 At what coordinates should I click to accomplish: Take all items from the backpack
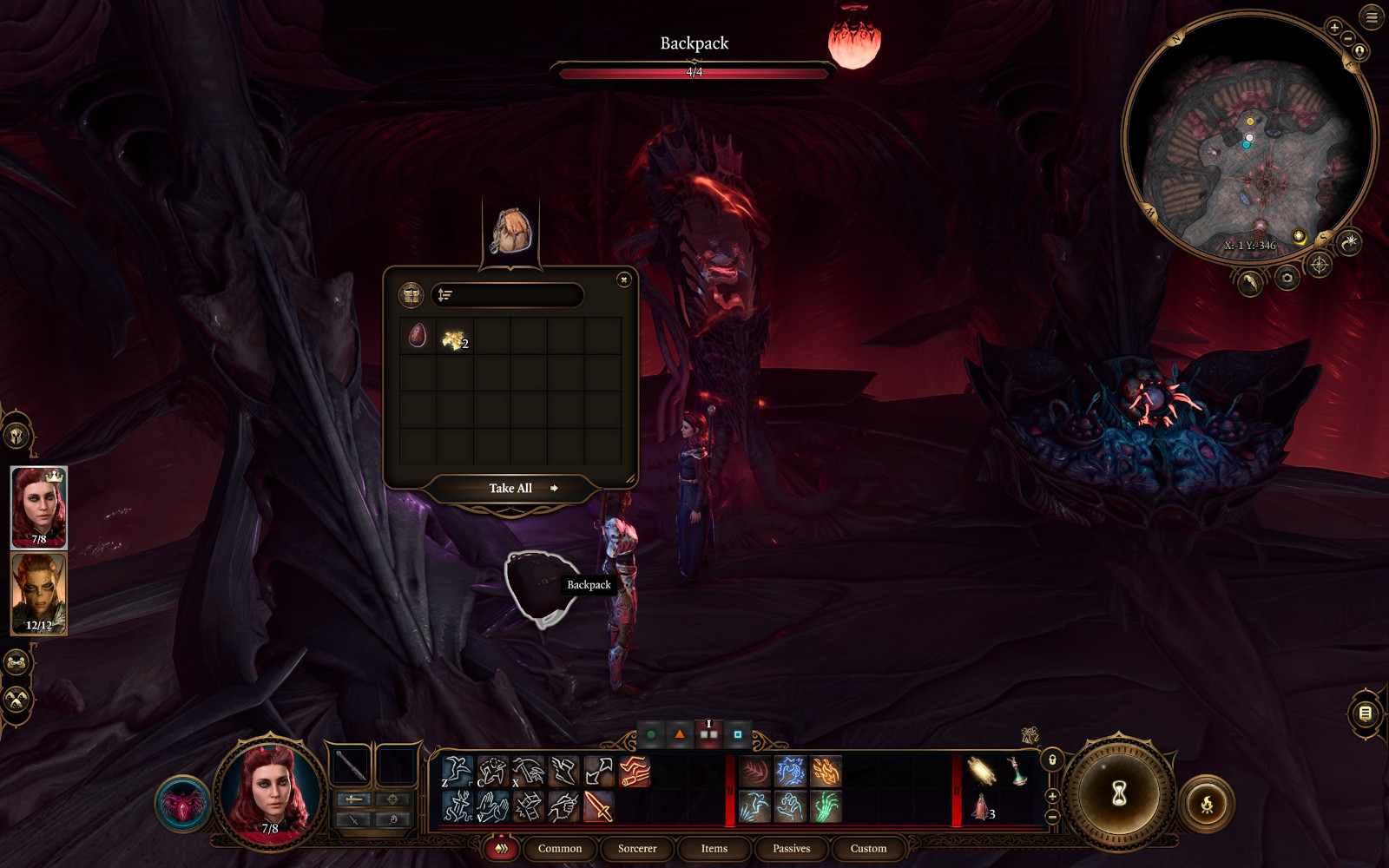point(511,489)
